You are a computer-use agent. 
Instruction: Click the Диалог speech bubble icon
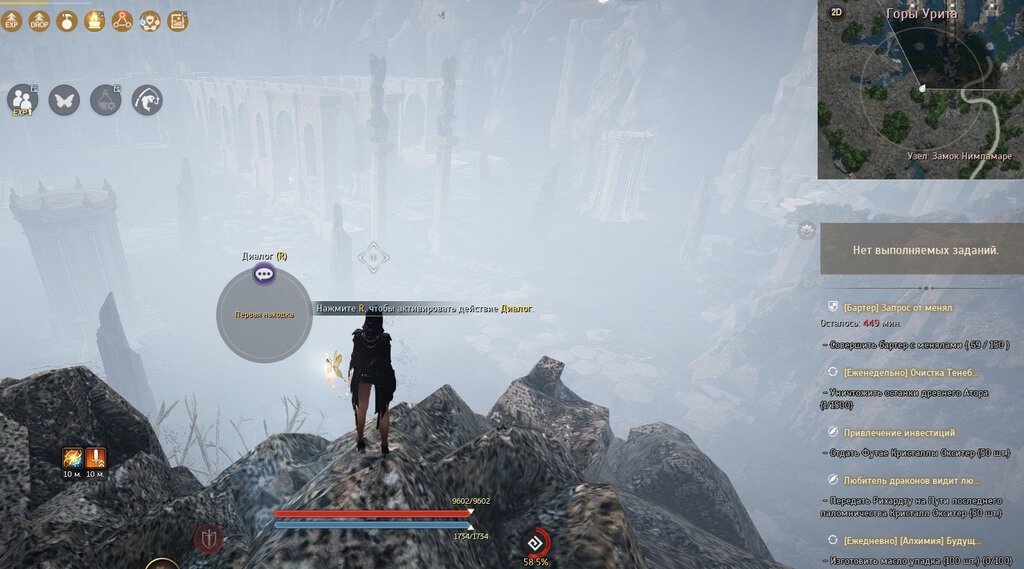[x=264, y=274]
